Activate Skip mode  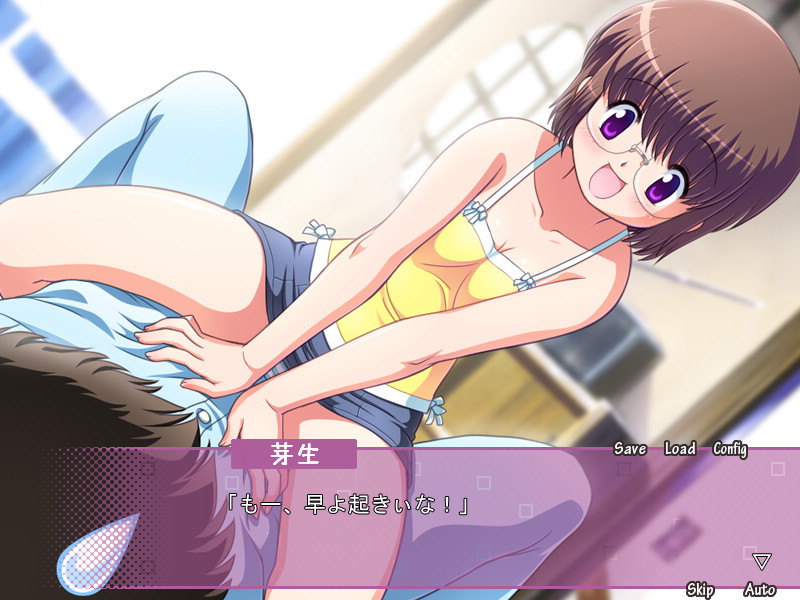pyautogui.click(x=700, y=589)
